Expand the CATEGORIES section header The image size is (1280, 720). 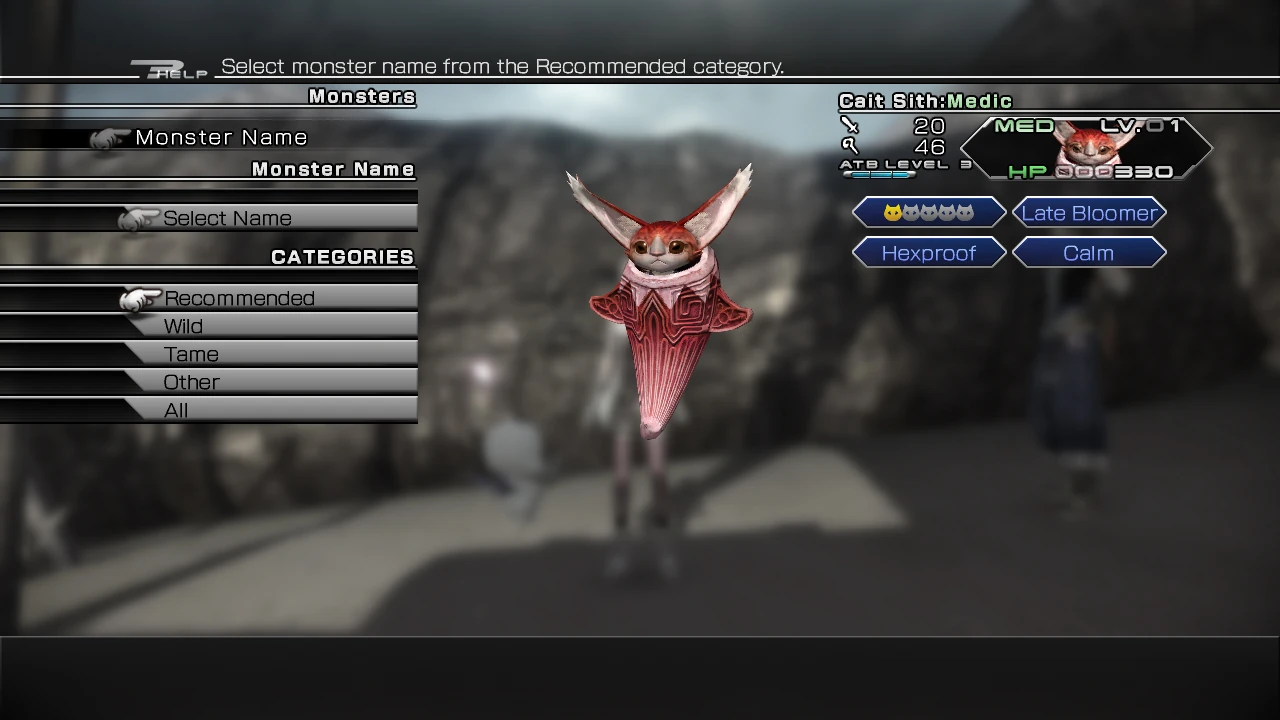click(x=342, y=257)
